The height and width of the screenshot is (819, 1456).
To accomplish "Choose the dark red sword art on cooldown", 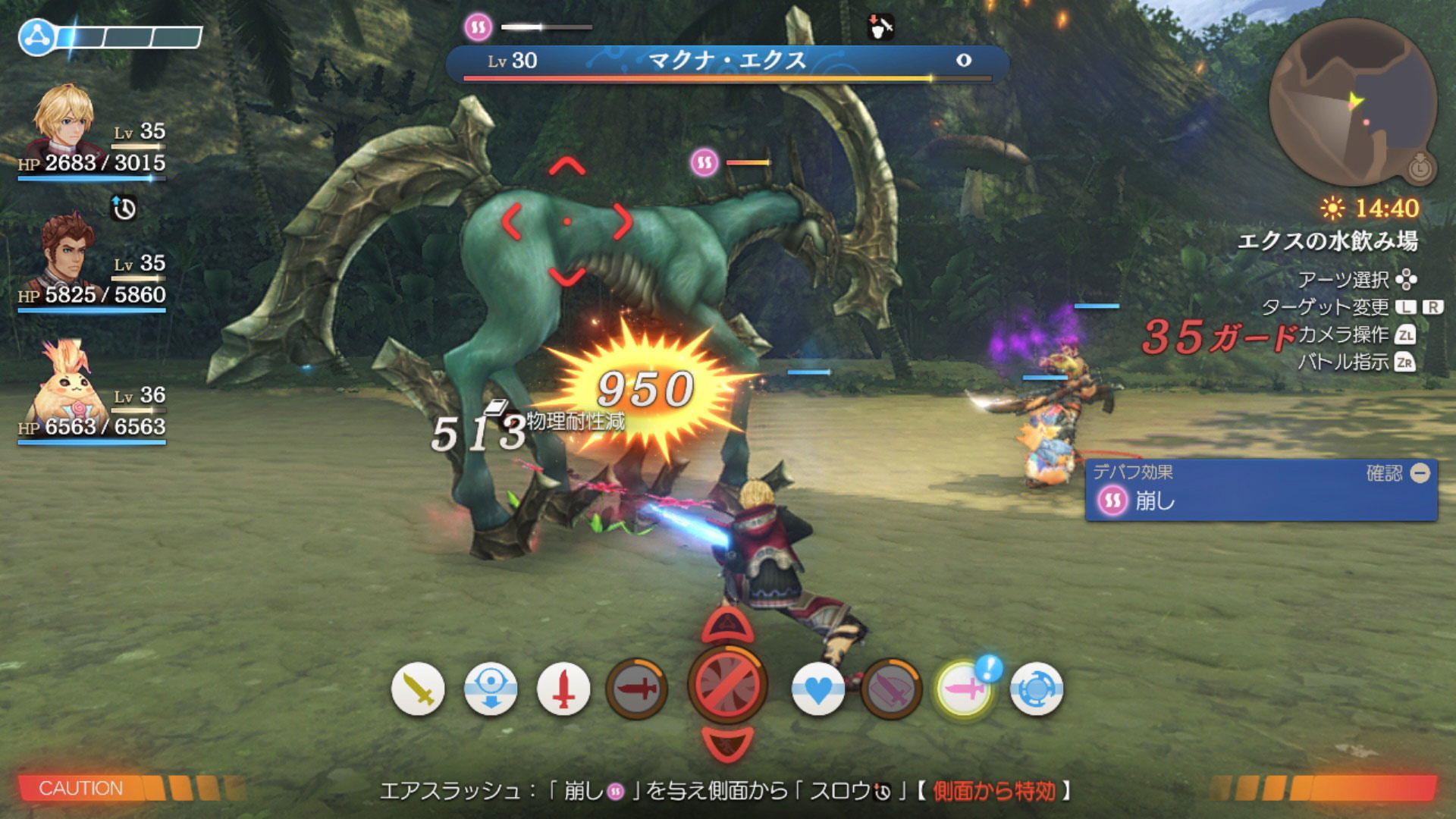I will [x=637, y=689].
